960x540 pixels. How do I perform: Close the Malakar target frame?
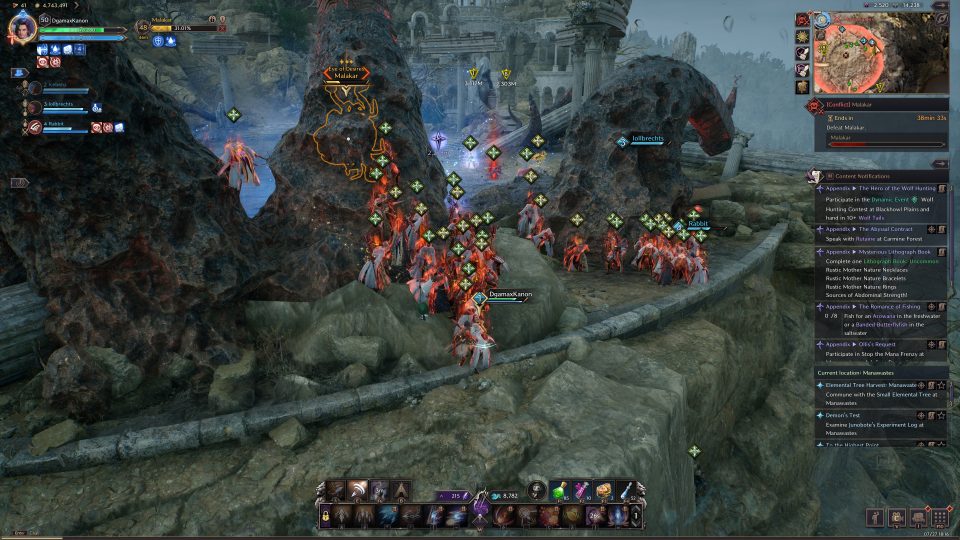point(221,28)
